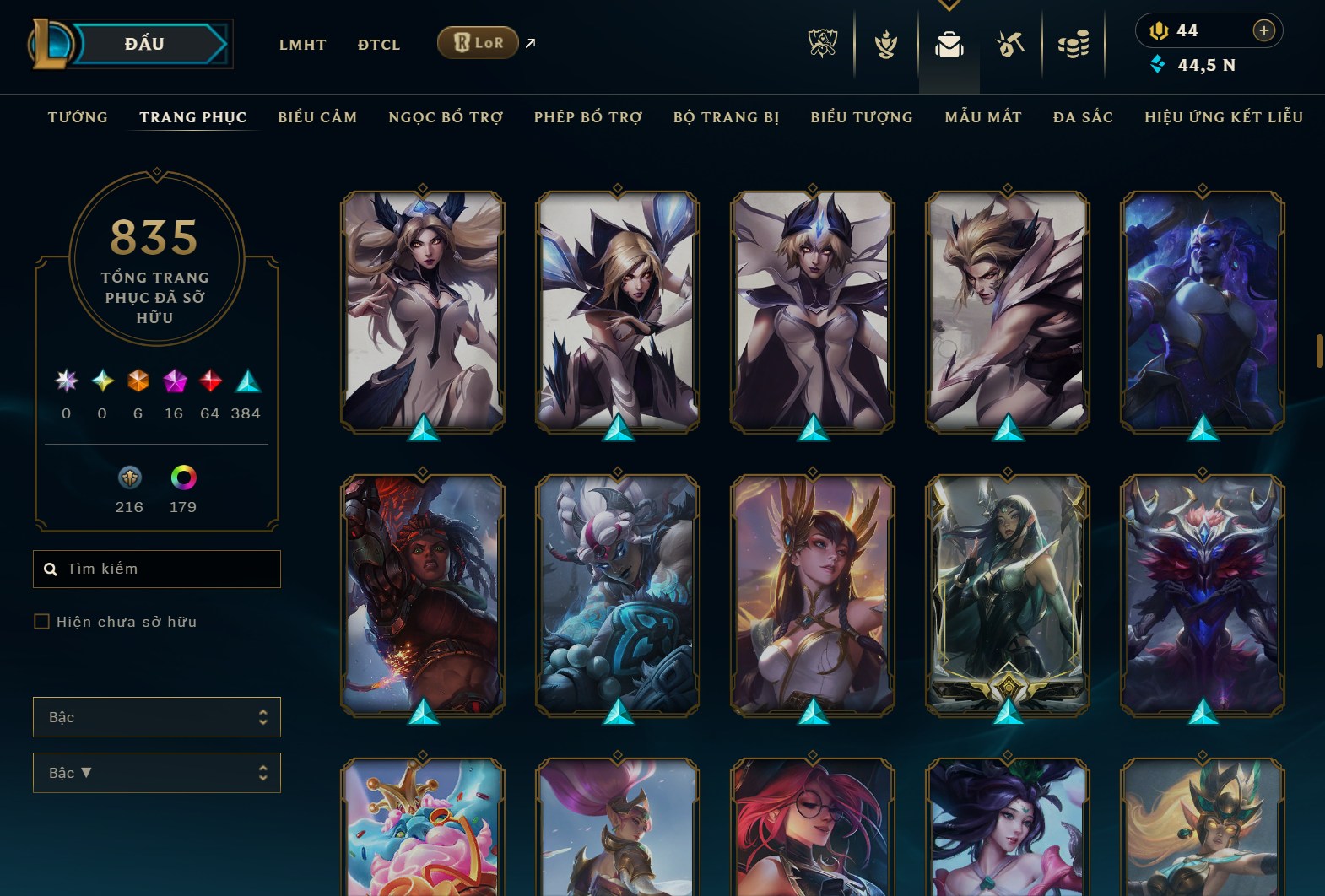This screenshot has width=1325, height=896.
Task: Open the Esports trophy hub
Action: (x=823, y=45)
